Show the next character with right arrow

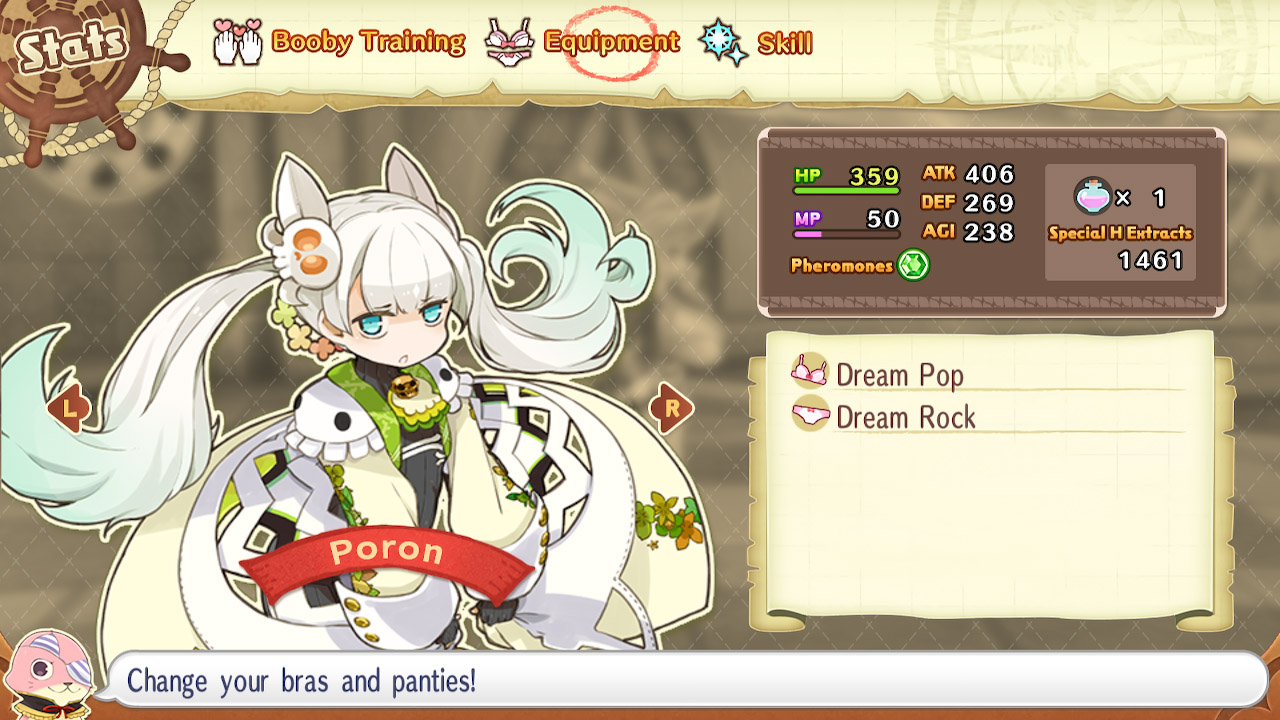[x=671, y=408]
